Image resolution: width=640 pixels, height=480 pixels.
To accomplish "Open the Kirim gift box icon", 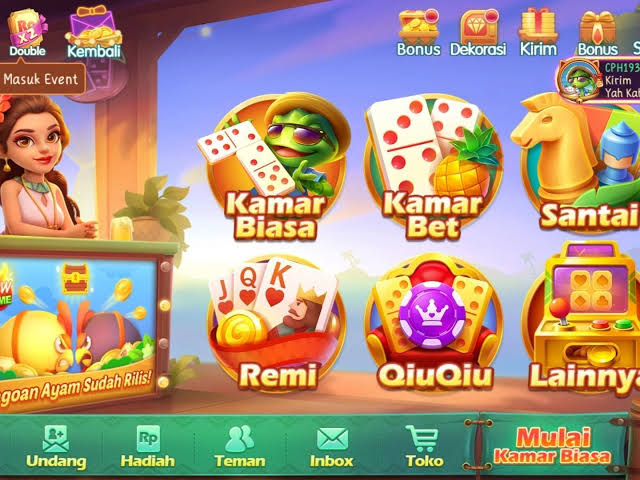I will click(537, 30).
